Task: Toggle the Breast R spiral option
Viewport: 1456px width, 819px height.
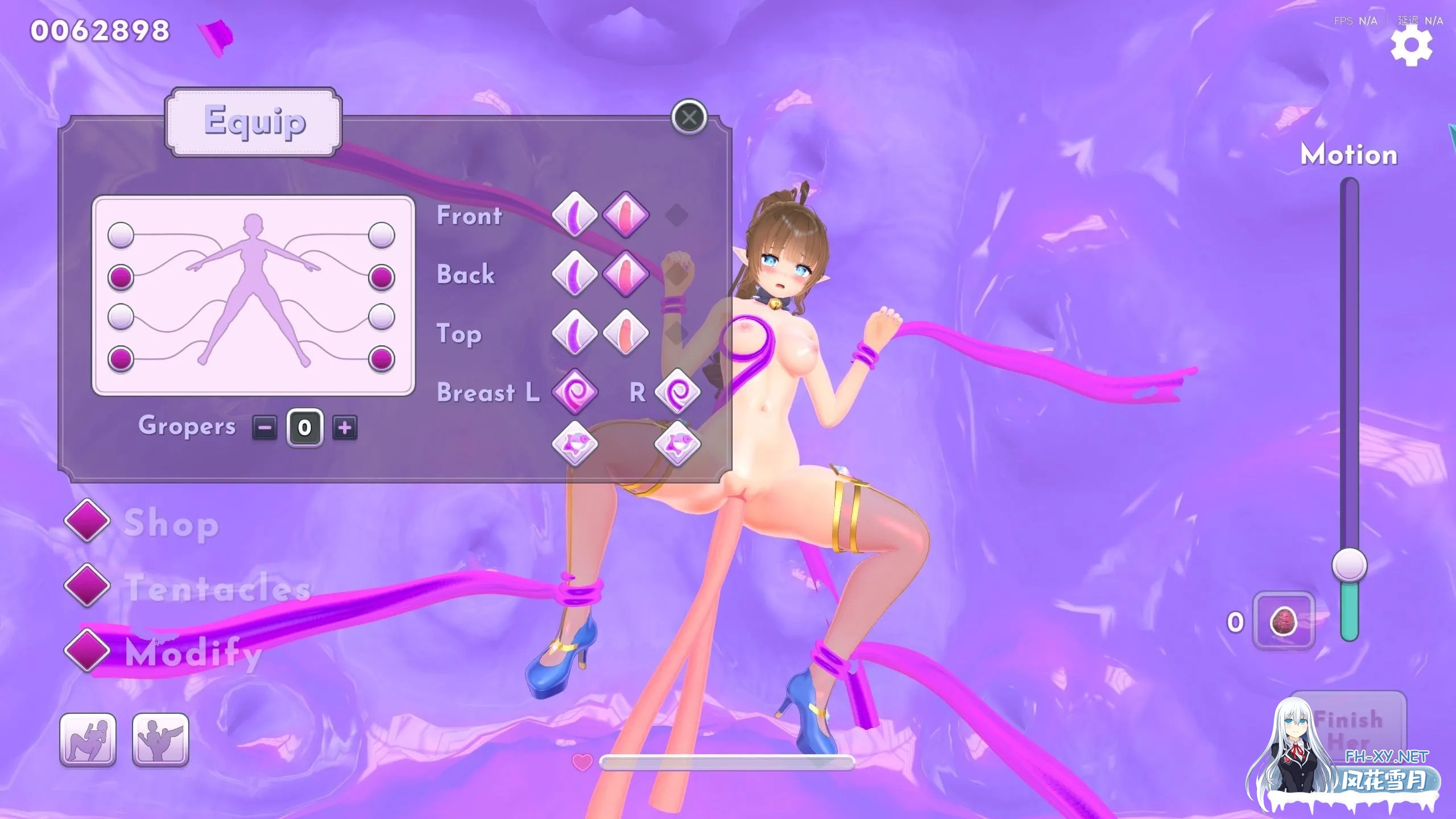Action: (x=677, y=392)
